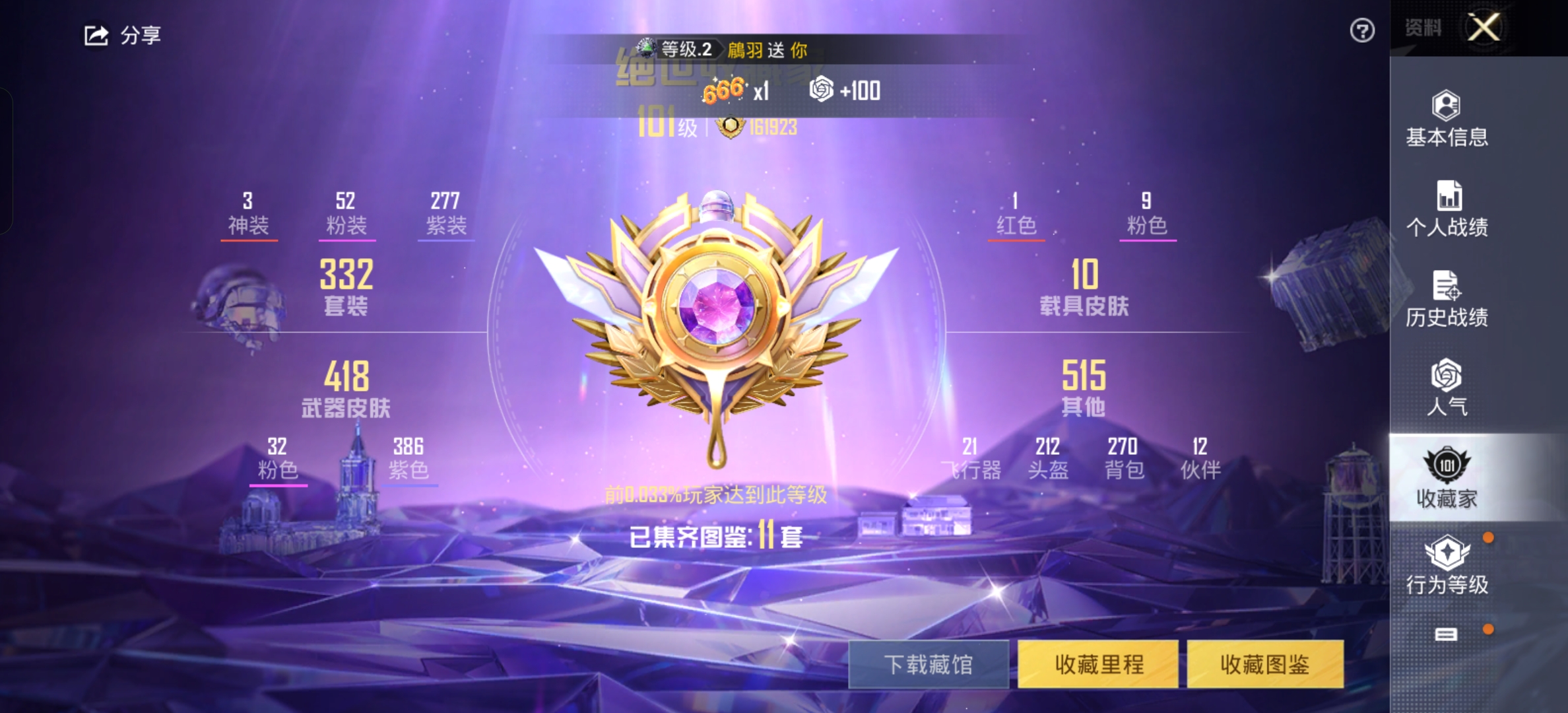Open the 个人战绩 tab
The image size is (1568, 713).
(1447, 209)
